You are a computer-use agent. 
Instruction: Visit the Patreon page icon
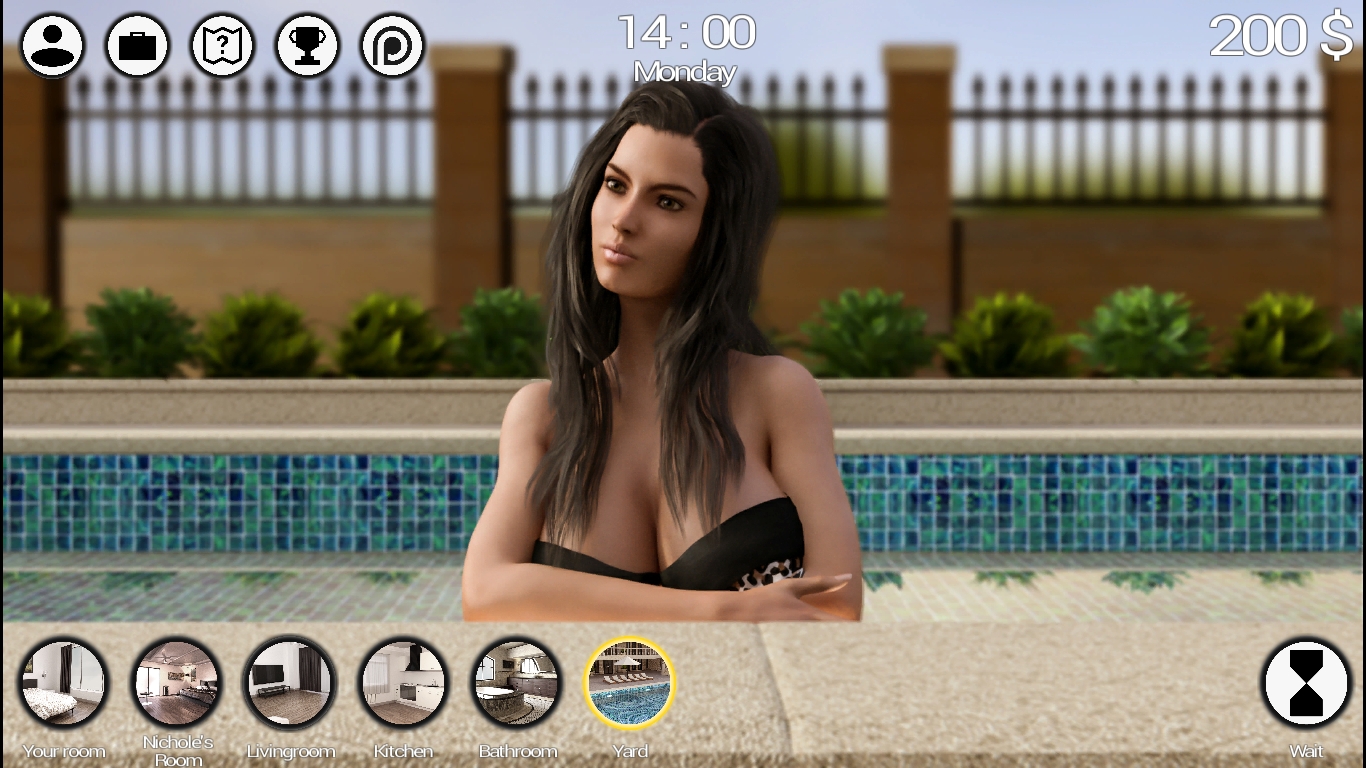point(391,44)
